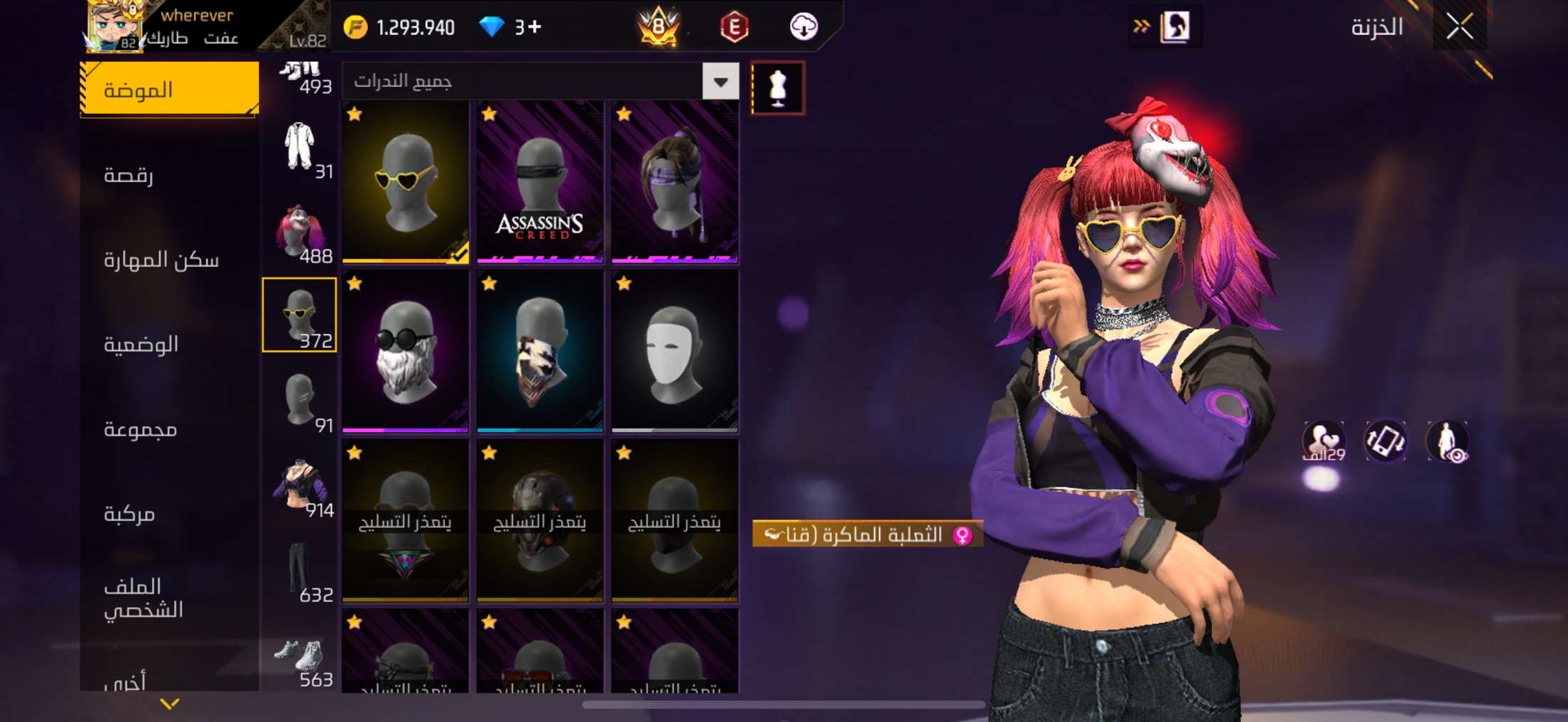Screen dimensions: 1568x722
Task: Select the plain white face mask
Action: pyautogui.click(x=674, y=352)
